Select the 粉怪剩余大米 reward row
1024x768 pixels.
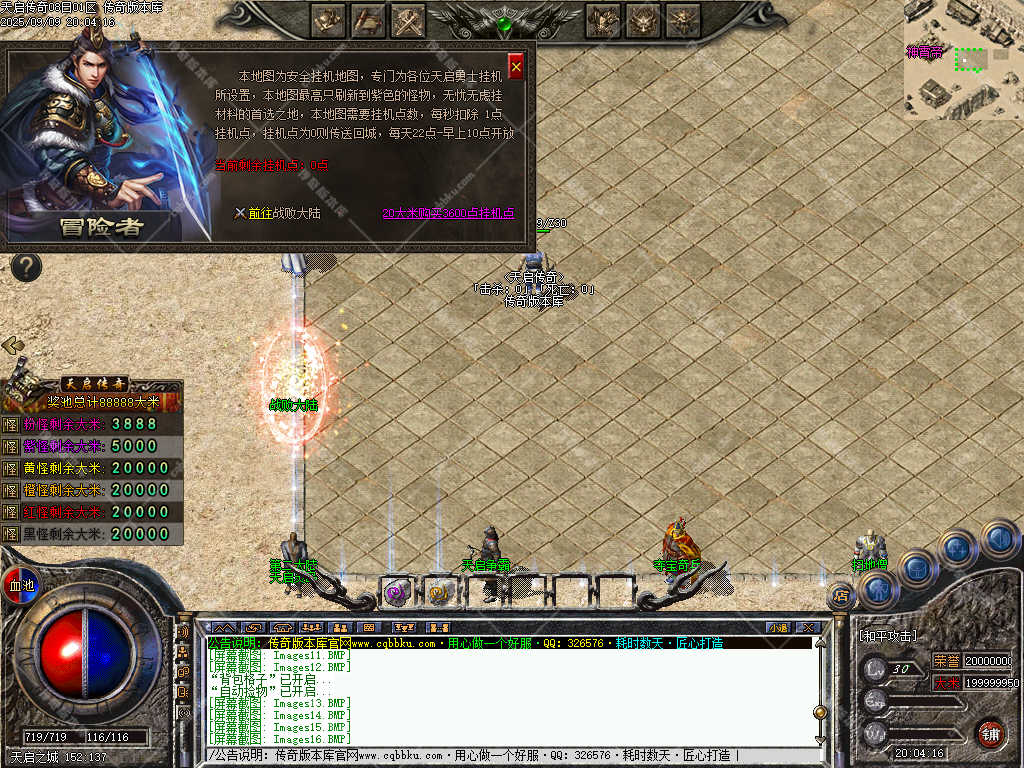point(91,424)
